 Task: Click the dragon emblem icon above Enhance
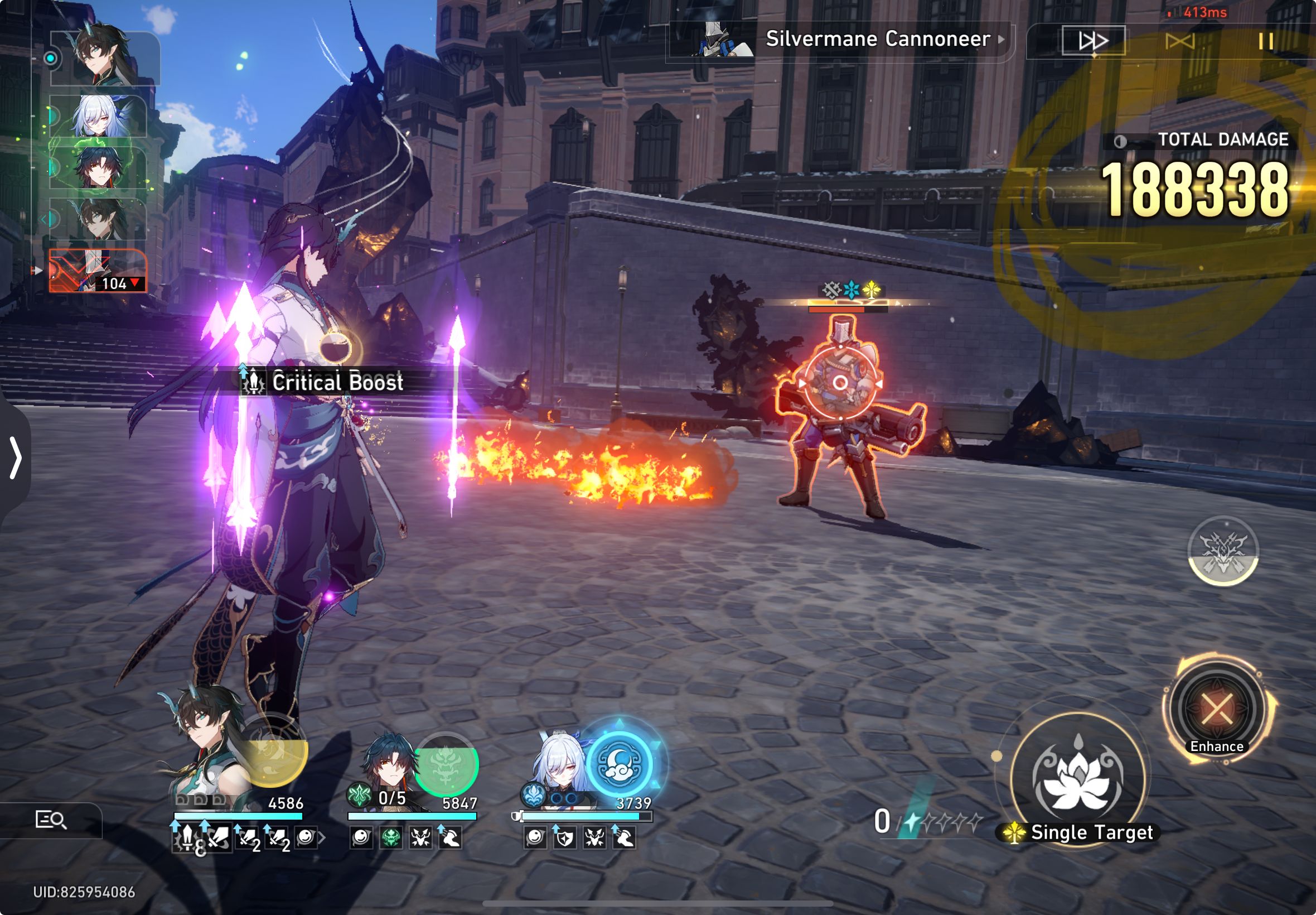[1223, 551]
